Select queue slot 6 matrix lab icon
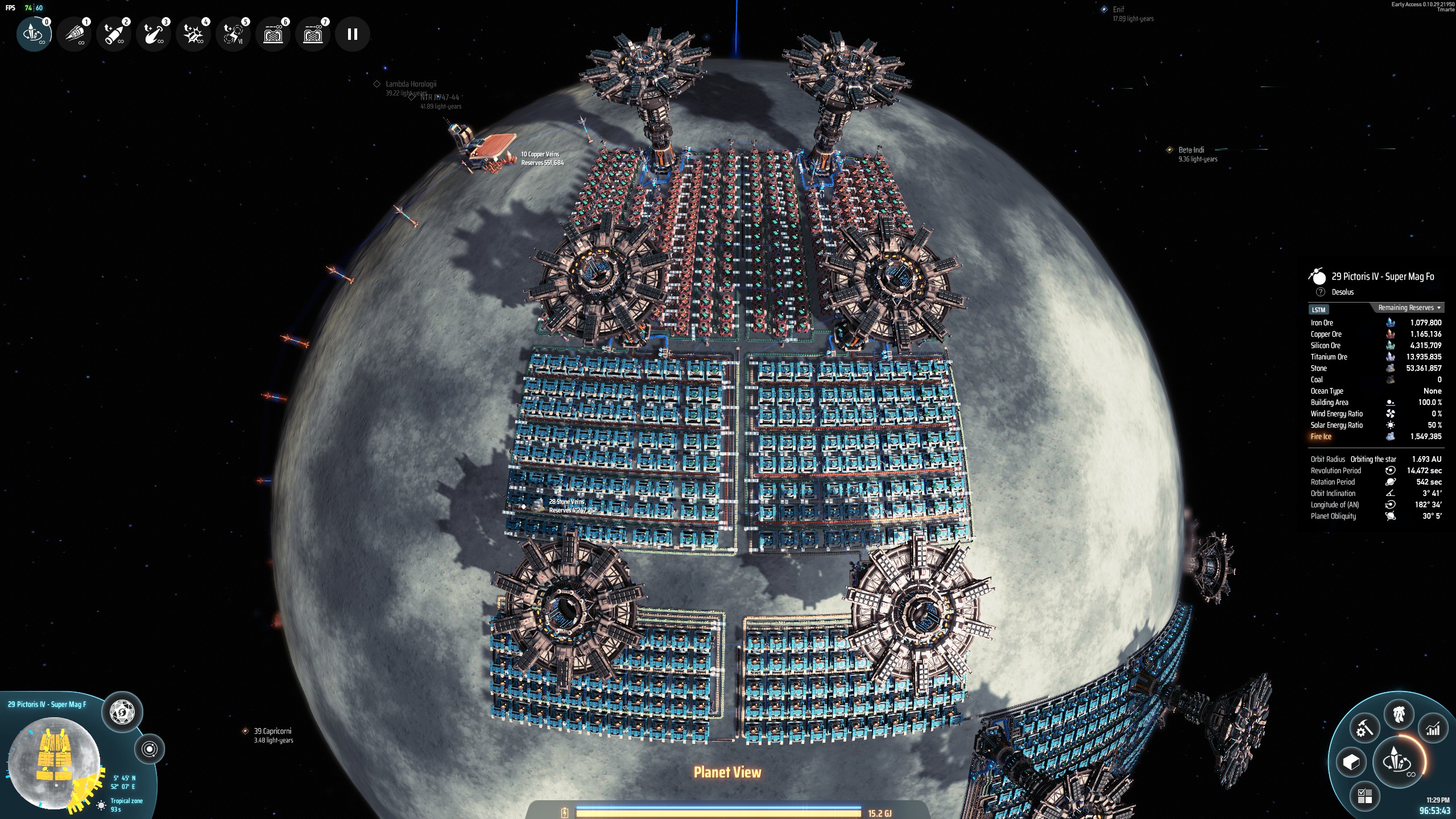The image size is (1456, 819). pyautogui.click(x=273, y=34)
